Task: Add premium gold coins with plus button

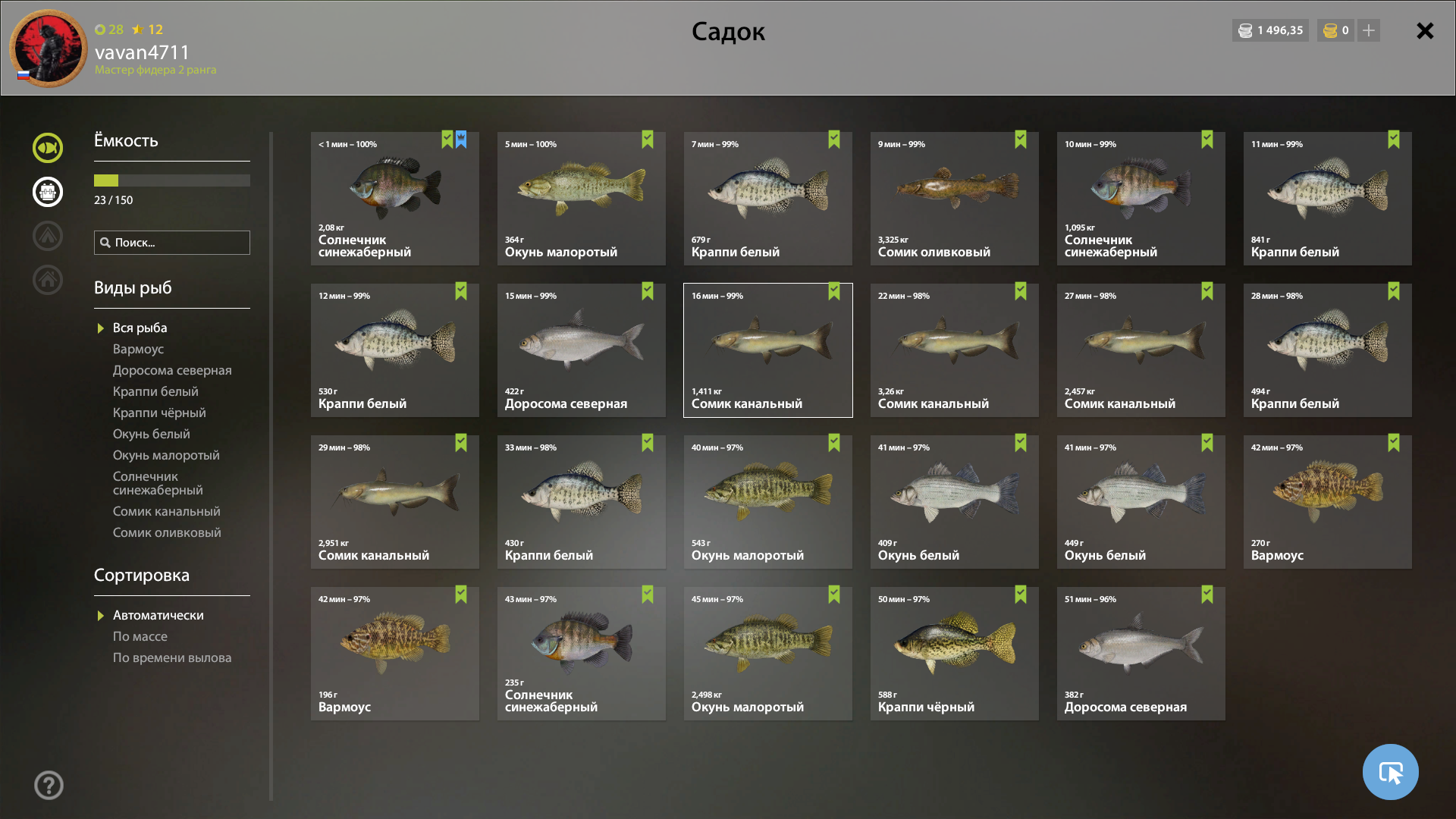Action: (x=1369, y=31)
